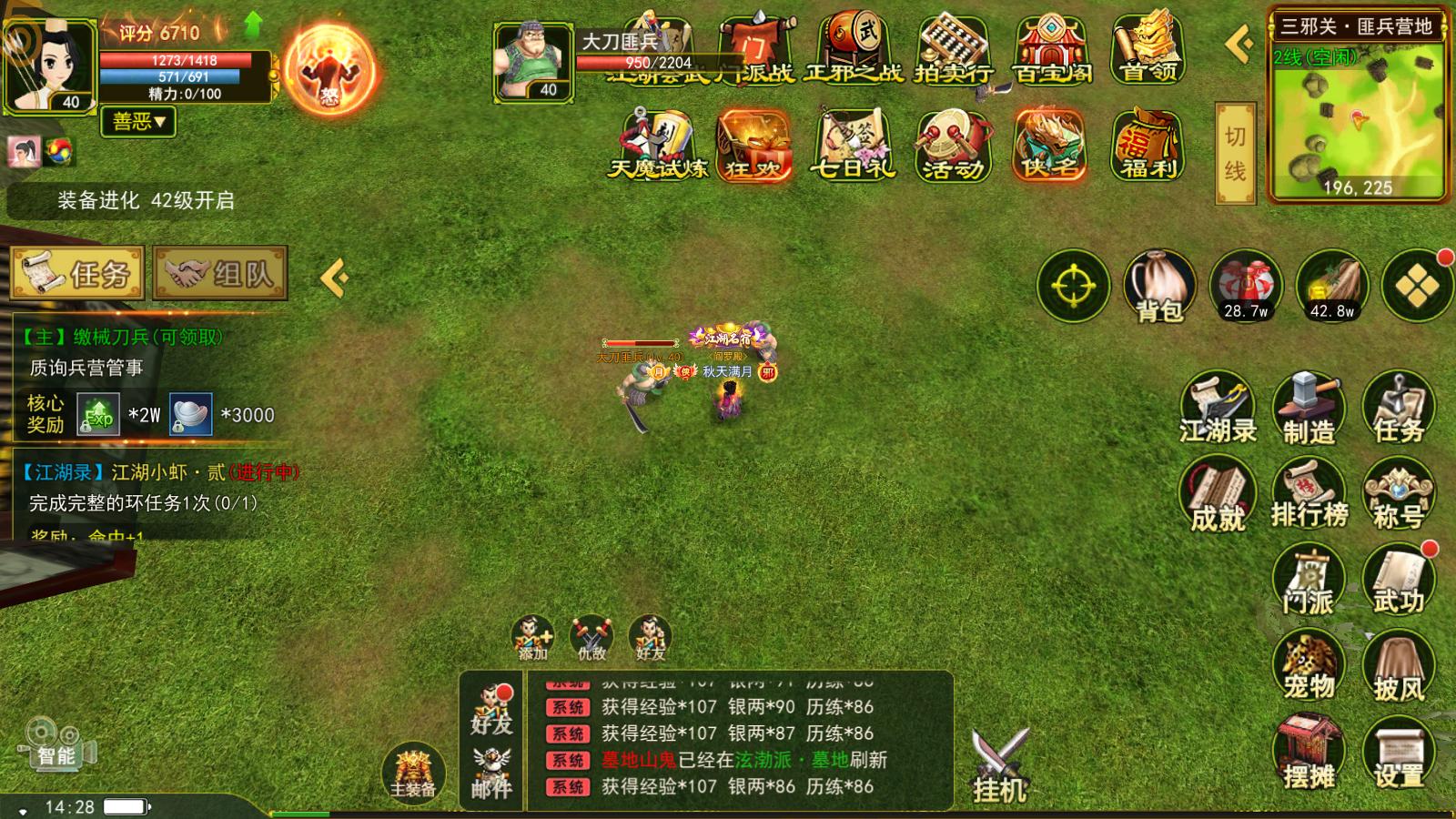Viewport: 1456px width, 819px height.
Task: Open 七日礼 seven-day gift
Action: (x=853, y=146)
